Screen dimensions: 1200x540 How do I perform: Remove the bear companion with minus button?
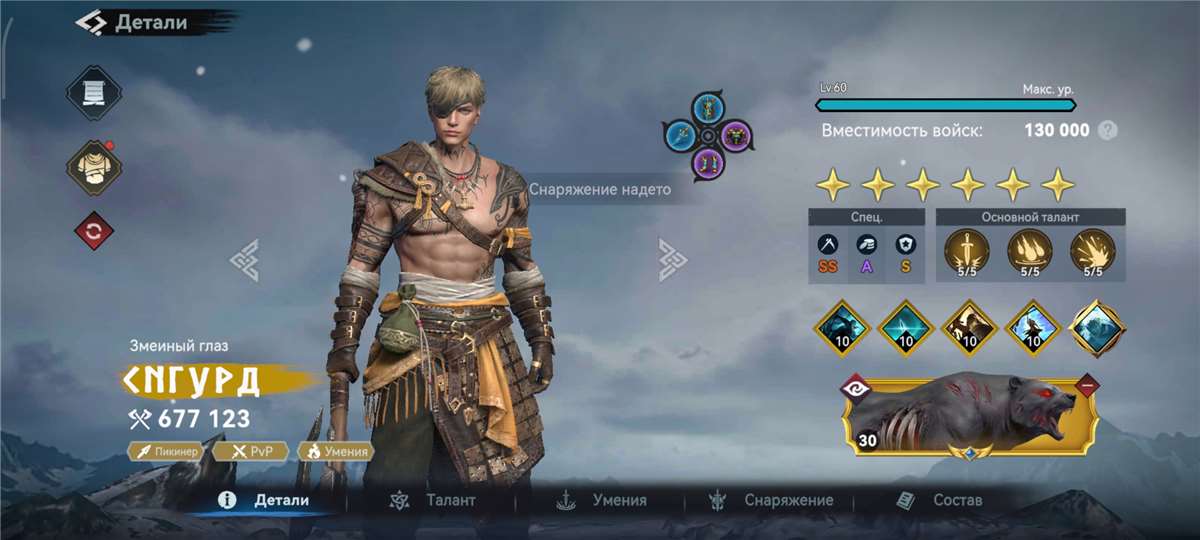(x=1086, y=384)
